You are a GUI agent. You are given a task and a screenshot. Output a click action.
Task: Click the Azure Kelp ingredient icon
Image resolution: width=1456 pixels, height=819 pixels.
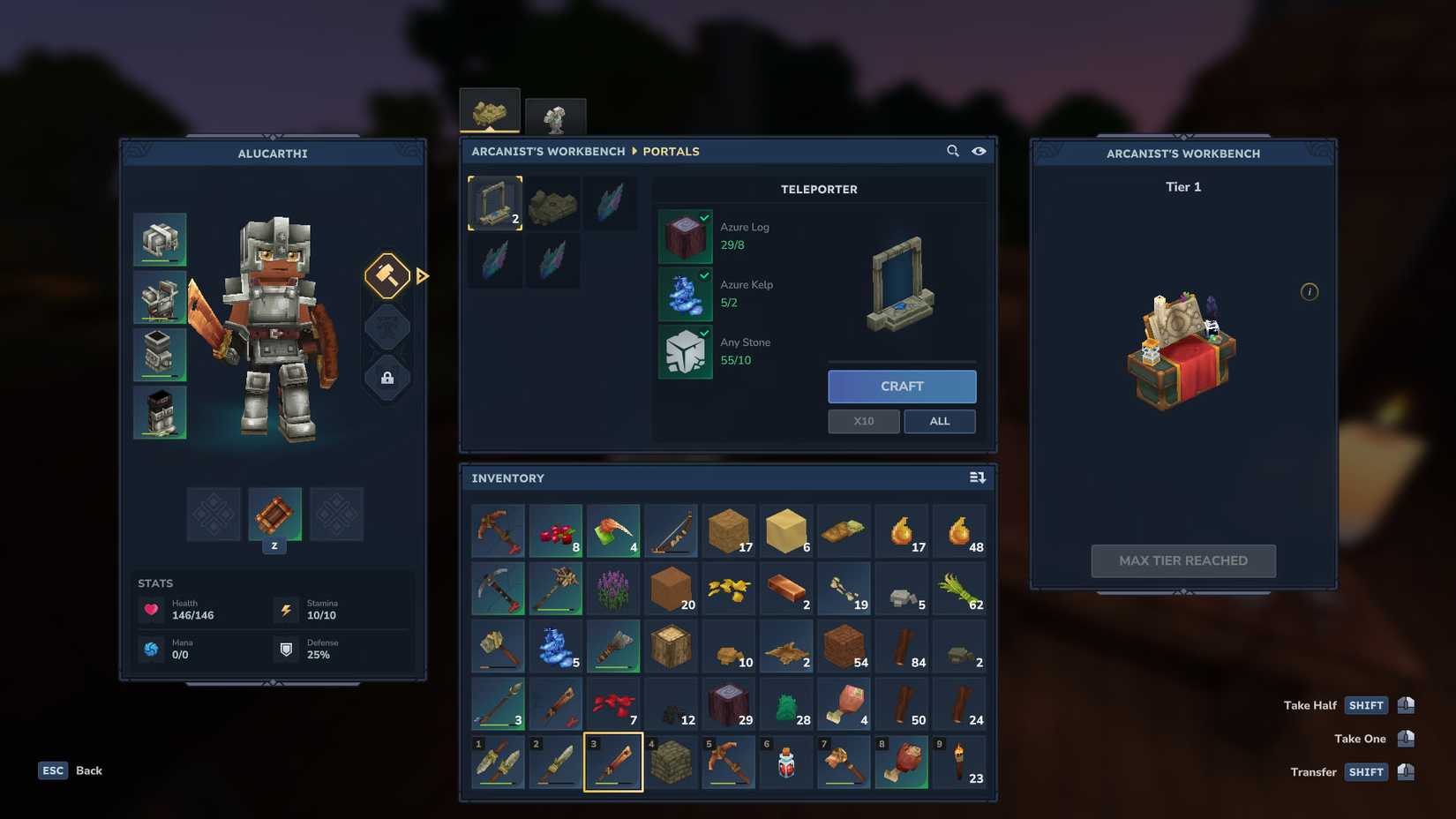tap(685, 293)
